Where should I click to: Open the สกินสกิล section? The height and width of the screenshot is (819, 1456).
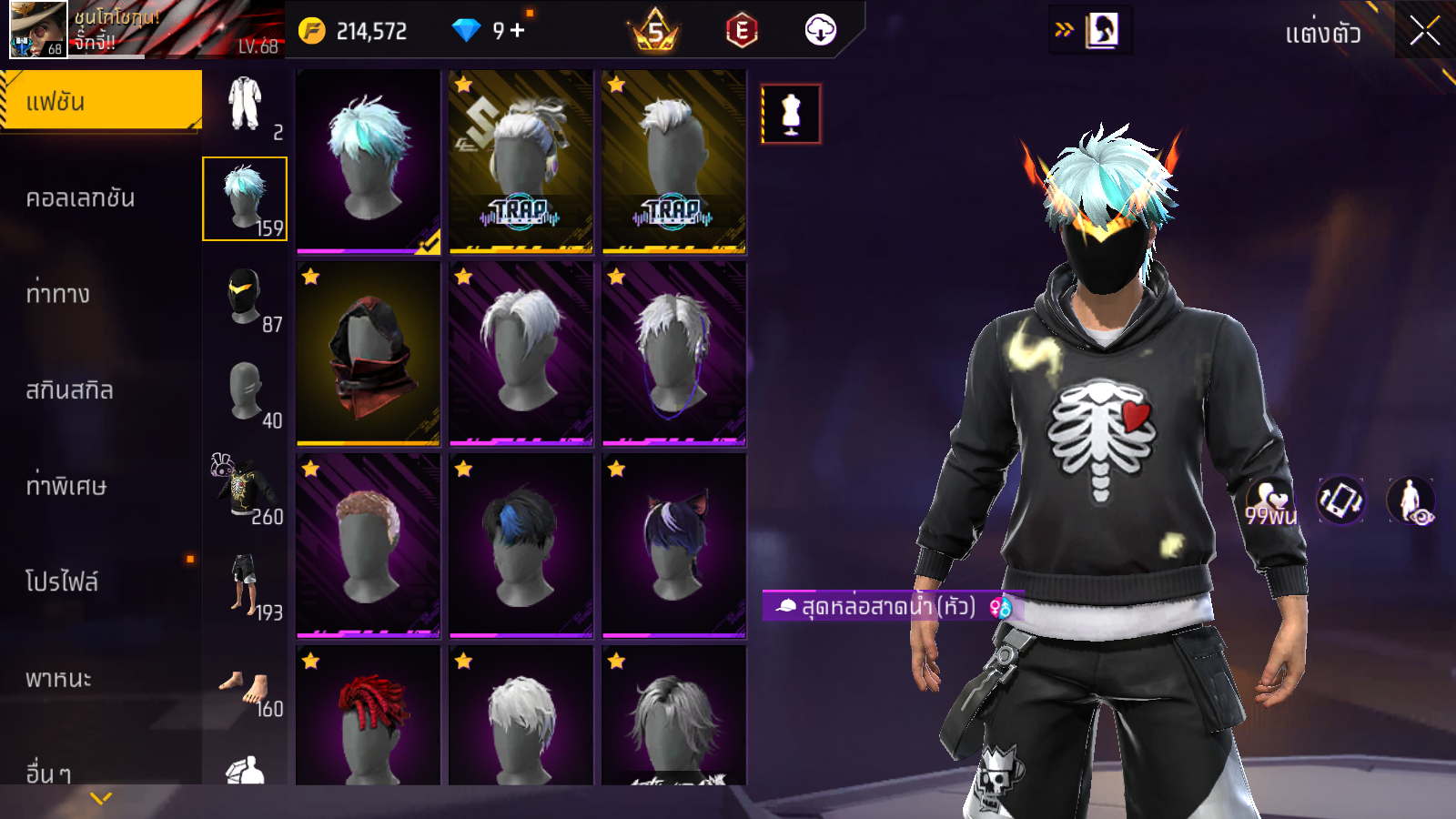[x=69, y=390]
